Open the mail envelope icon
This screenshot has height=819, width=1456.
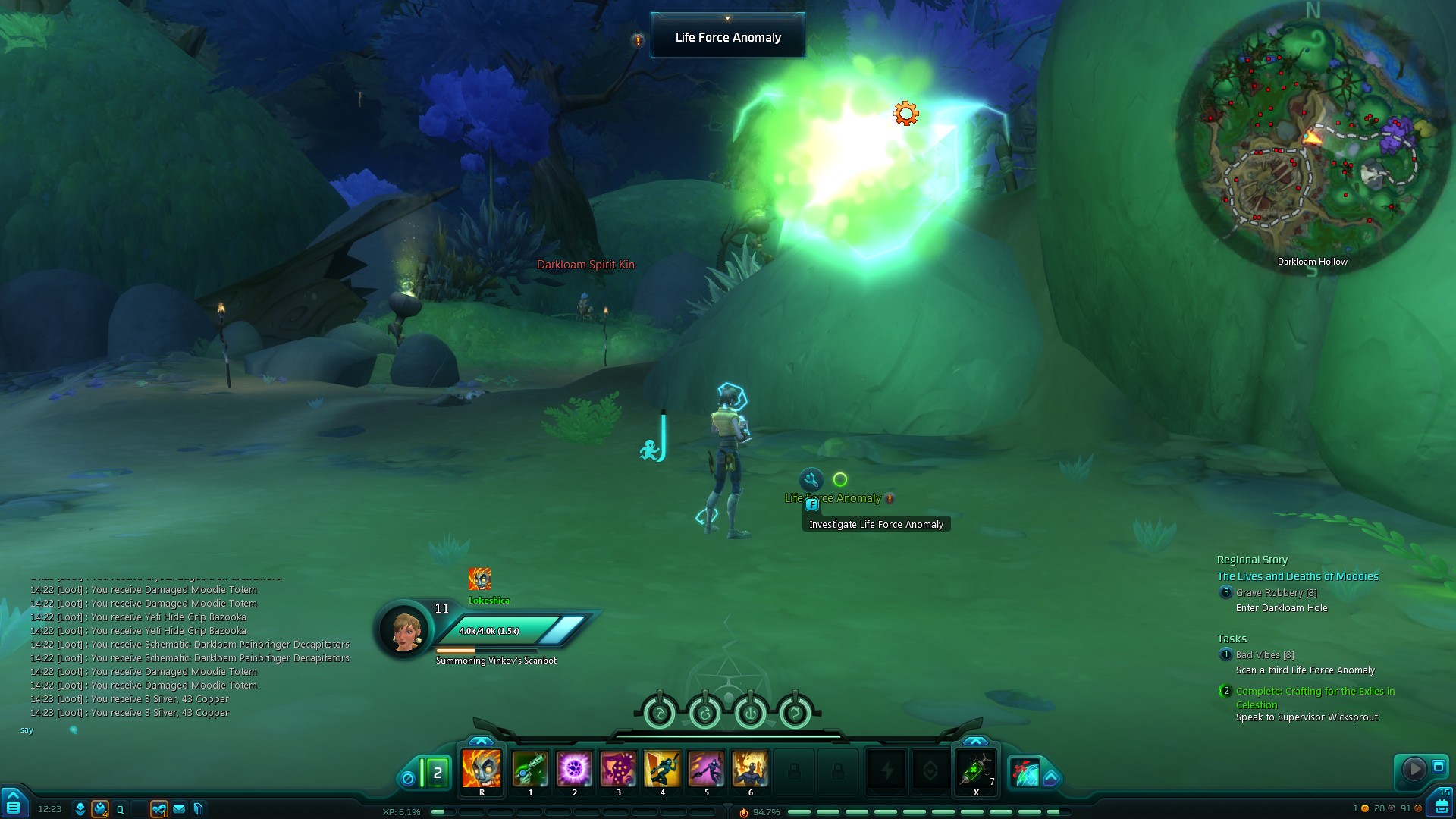(179, 809)
